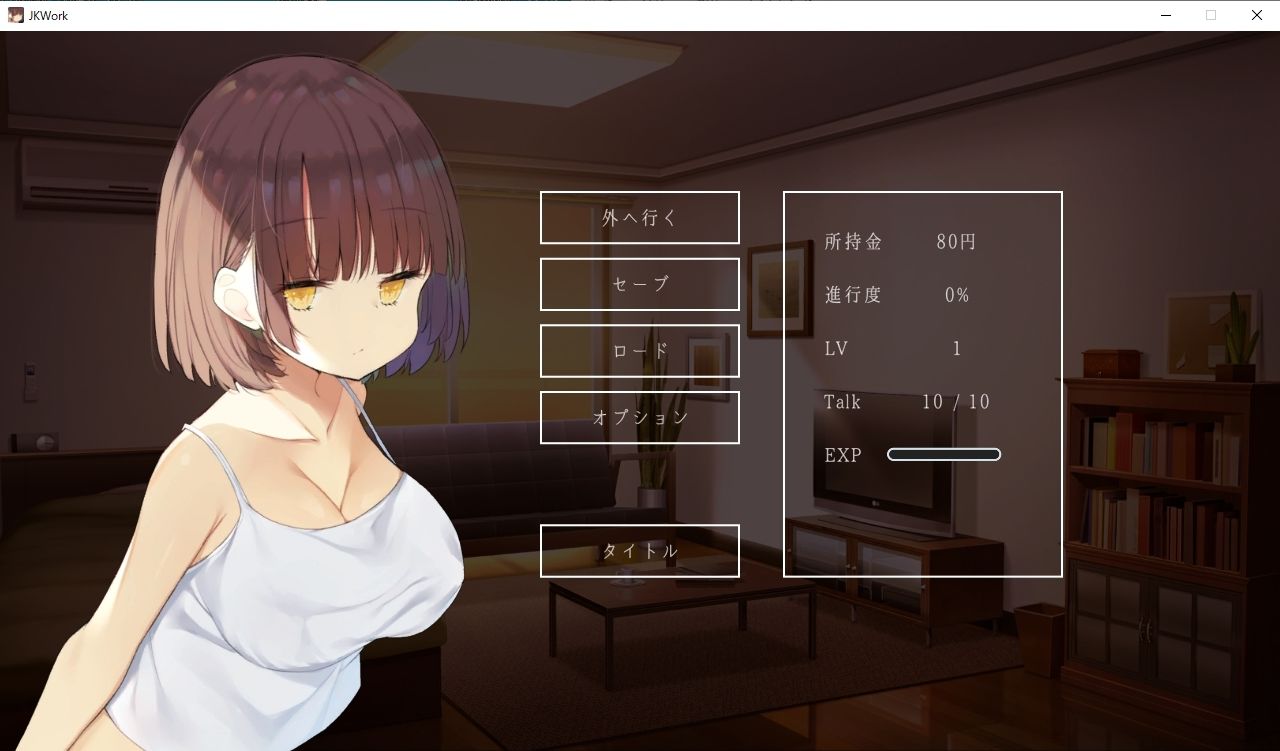The width and height of the screenshot is (1280, 751).
Task: Click the EXP label in stats panel
Action: (x=845, y=454)
